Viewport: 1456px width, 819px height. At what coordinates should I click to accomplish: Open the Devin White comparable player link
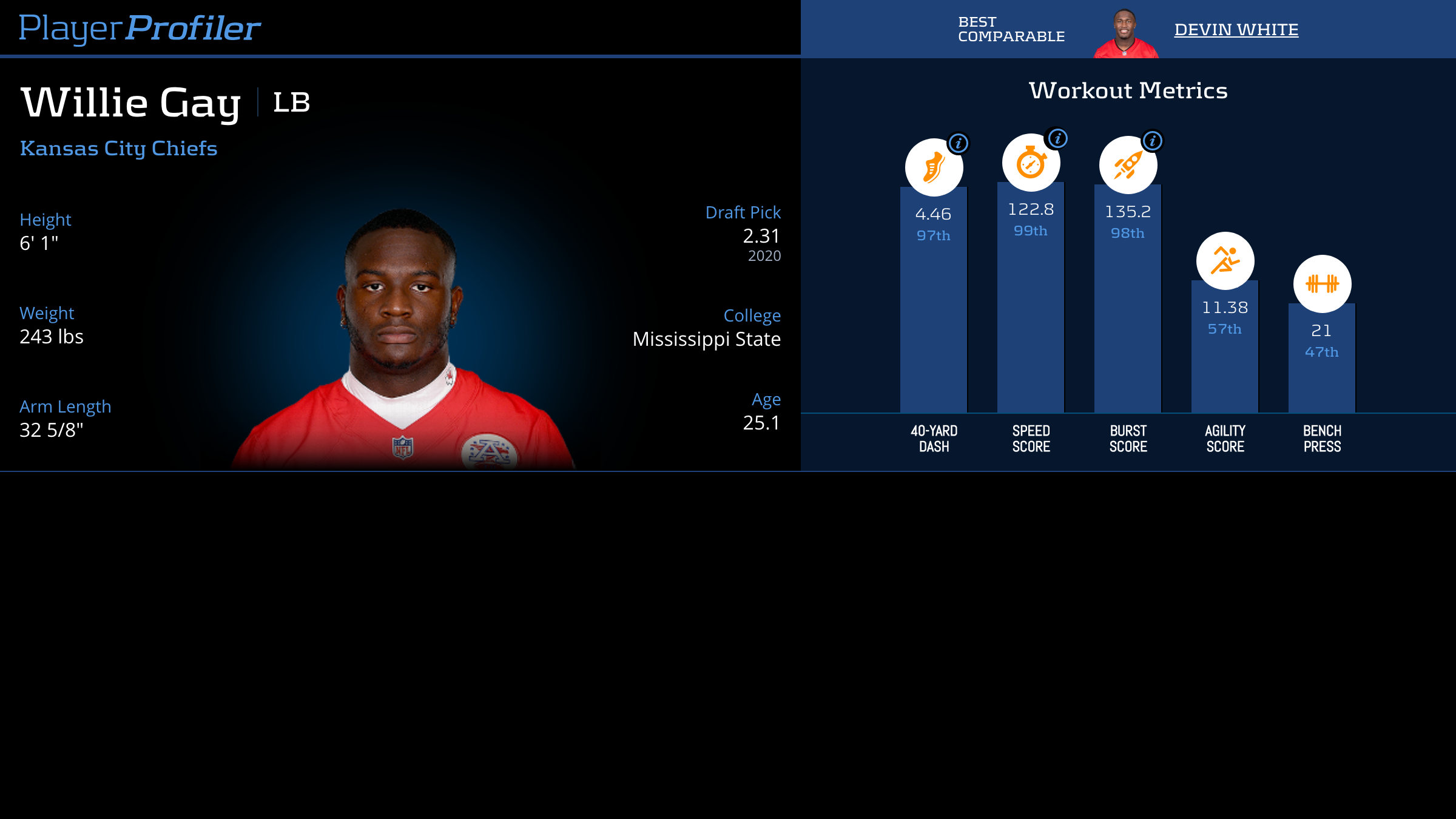(1236, 30)
